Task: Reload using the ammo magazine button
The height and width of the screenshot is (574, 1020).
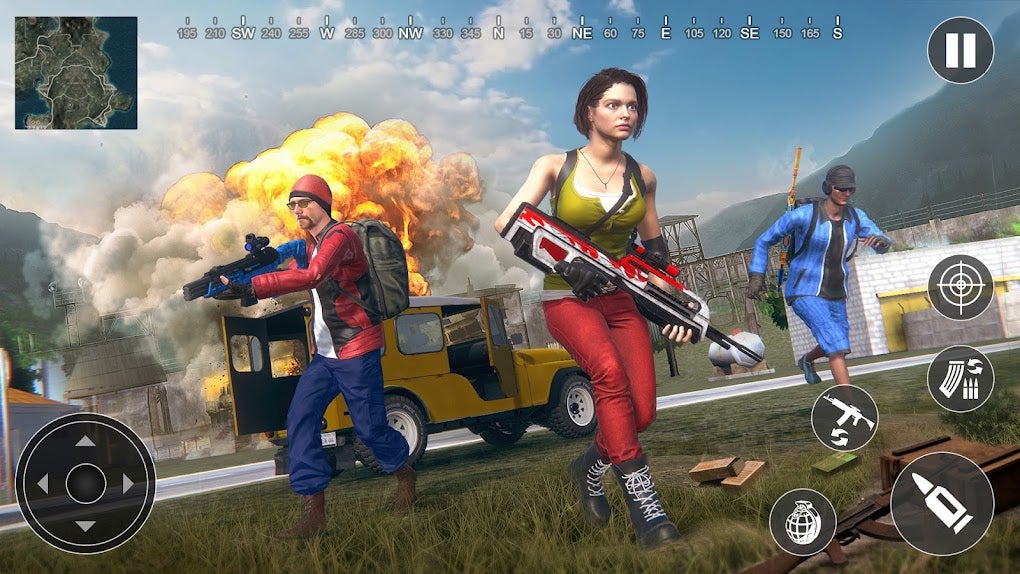Action: coord(960,379)
